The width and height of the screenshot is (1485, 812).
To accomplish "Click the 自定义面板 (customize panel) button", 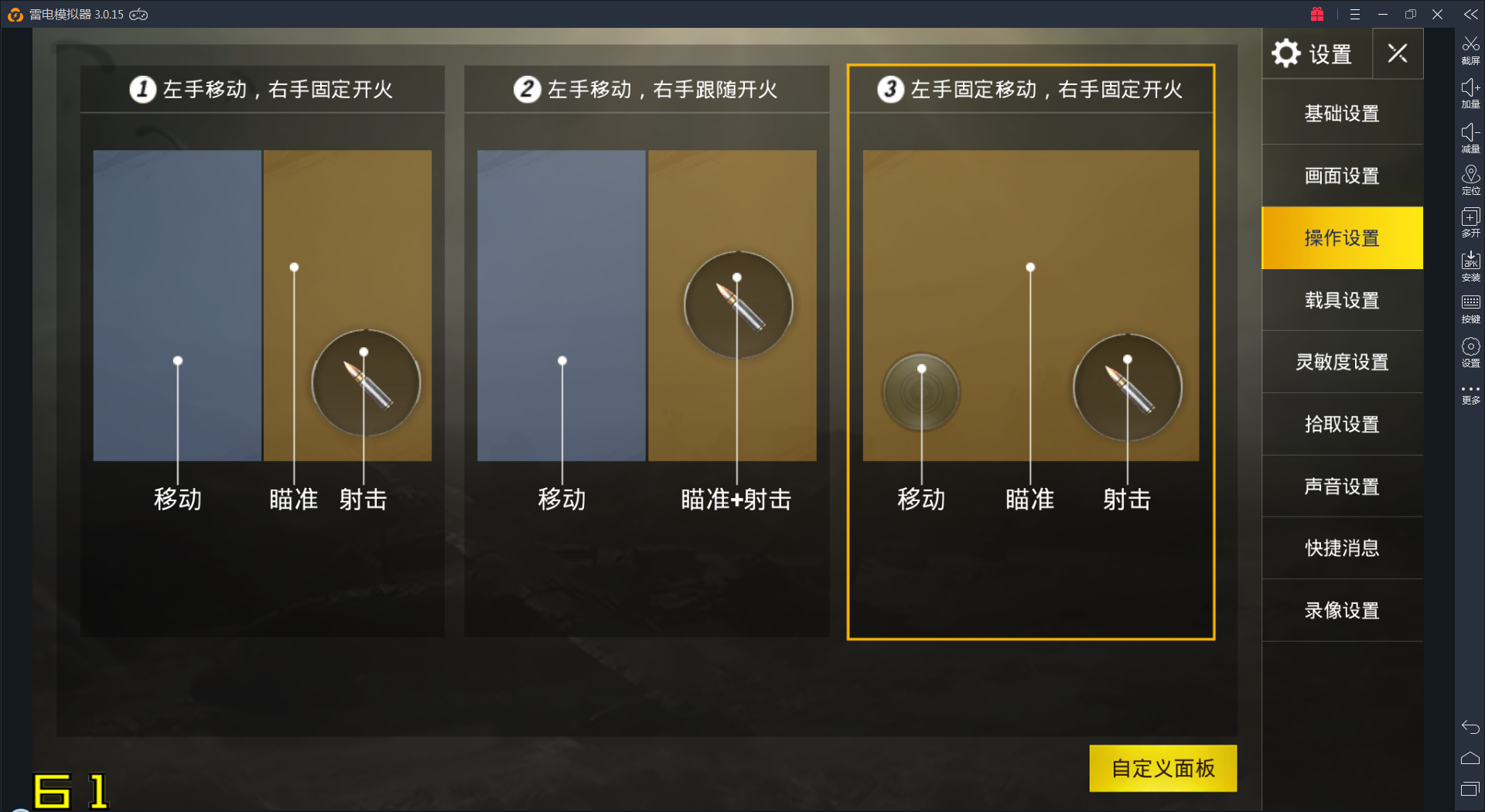I will (x=1162, y=768).
